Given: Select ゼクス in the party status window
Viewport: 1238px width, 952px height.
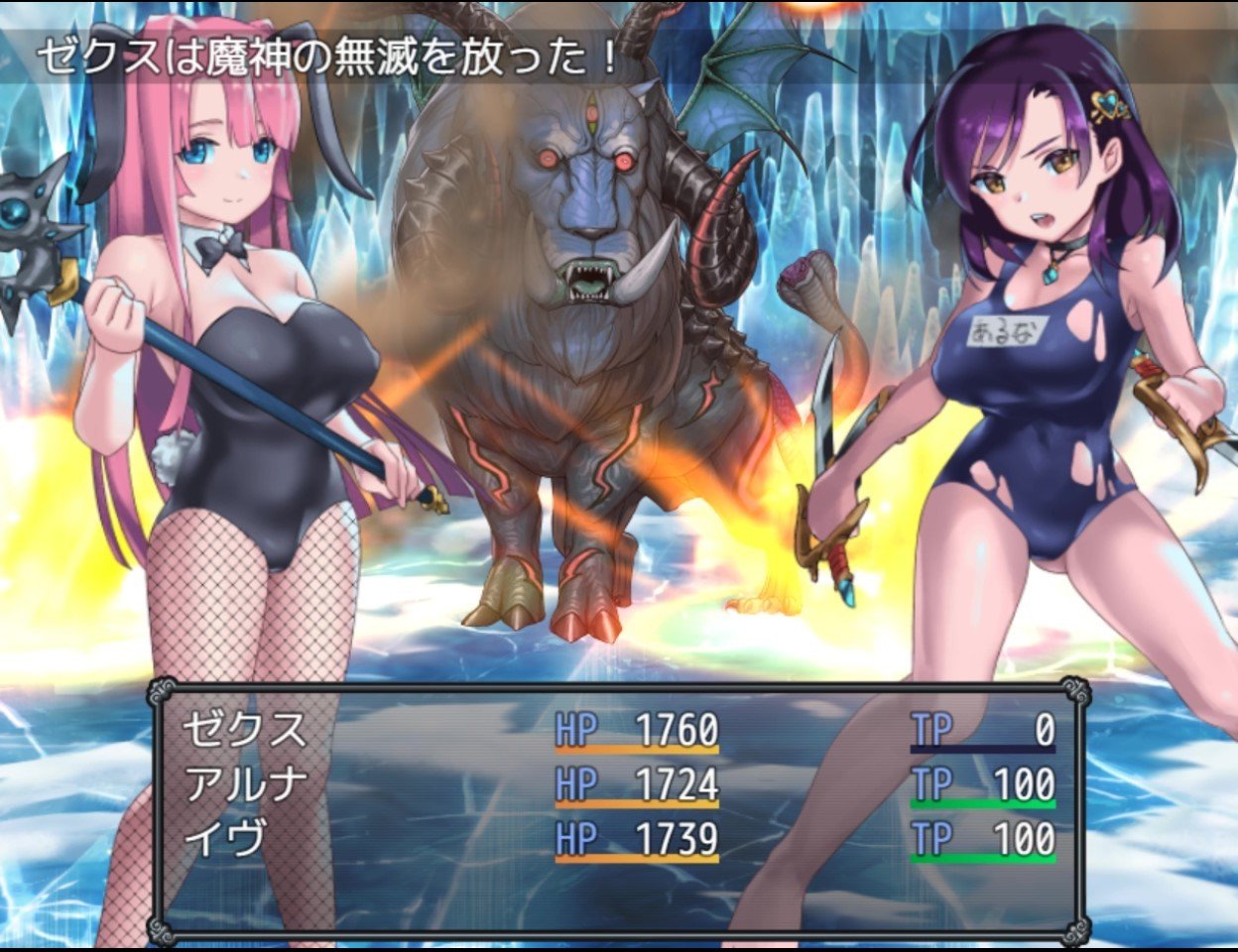Looking at the screenshot, I should (245, 731).
